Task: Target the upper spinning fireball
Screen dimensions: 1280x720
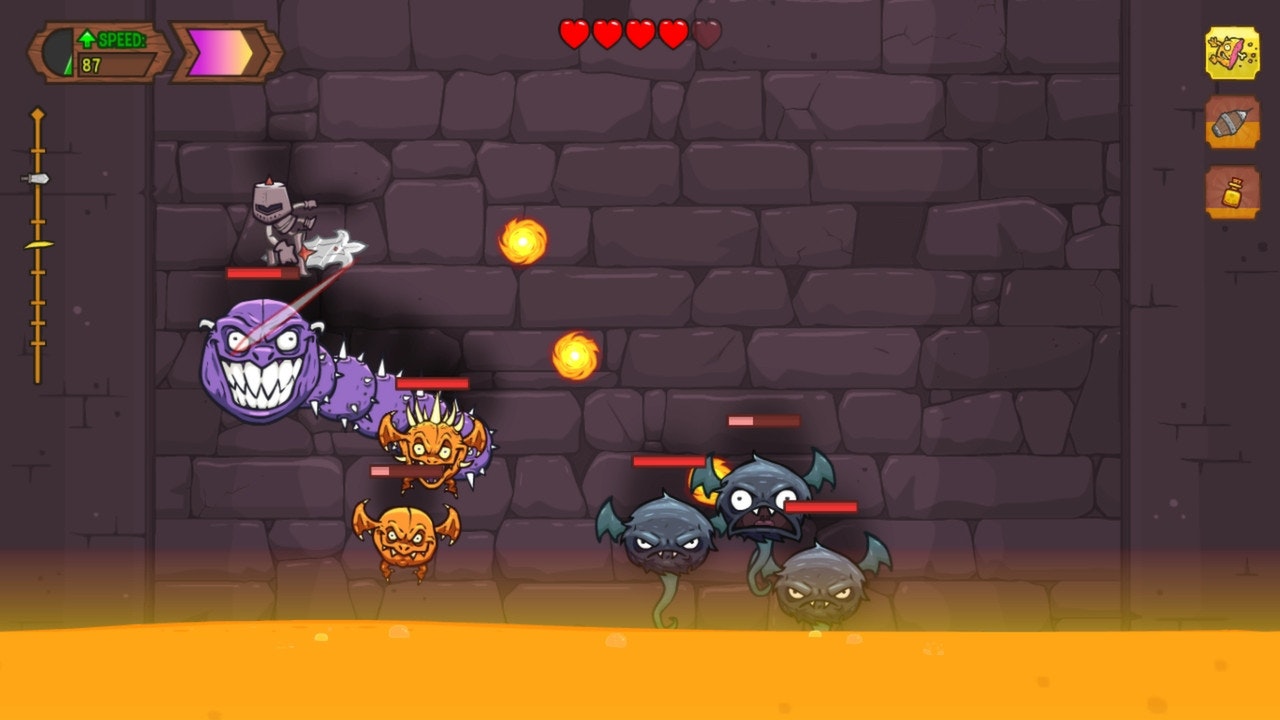Action: tap(524, 240)
